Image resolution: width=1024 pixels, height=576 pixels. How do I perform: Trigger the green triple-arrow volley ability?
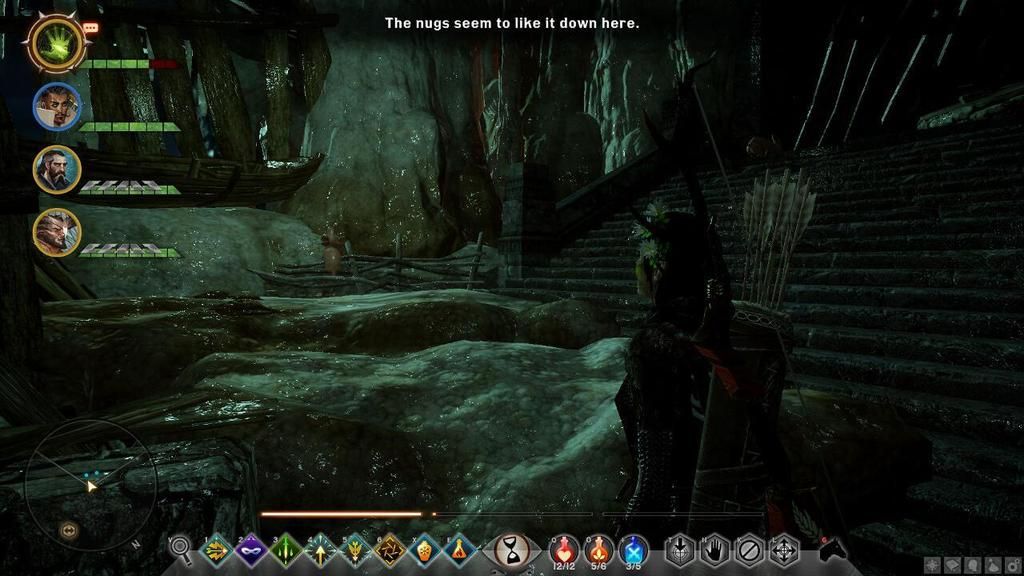click(x=286, y=549)
